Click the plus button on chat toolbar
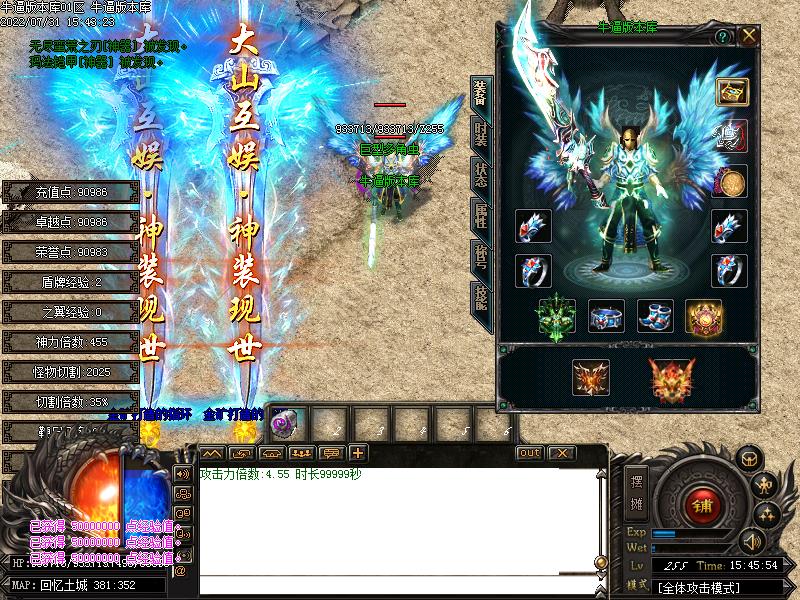This screenshot has height=600, width=800. click(x=357, y=453)
